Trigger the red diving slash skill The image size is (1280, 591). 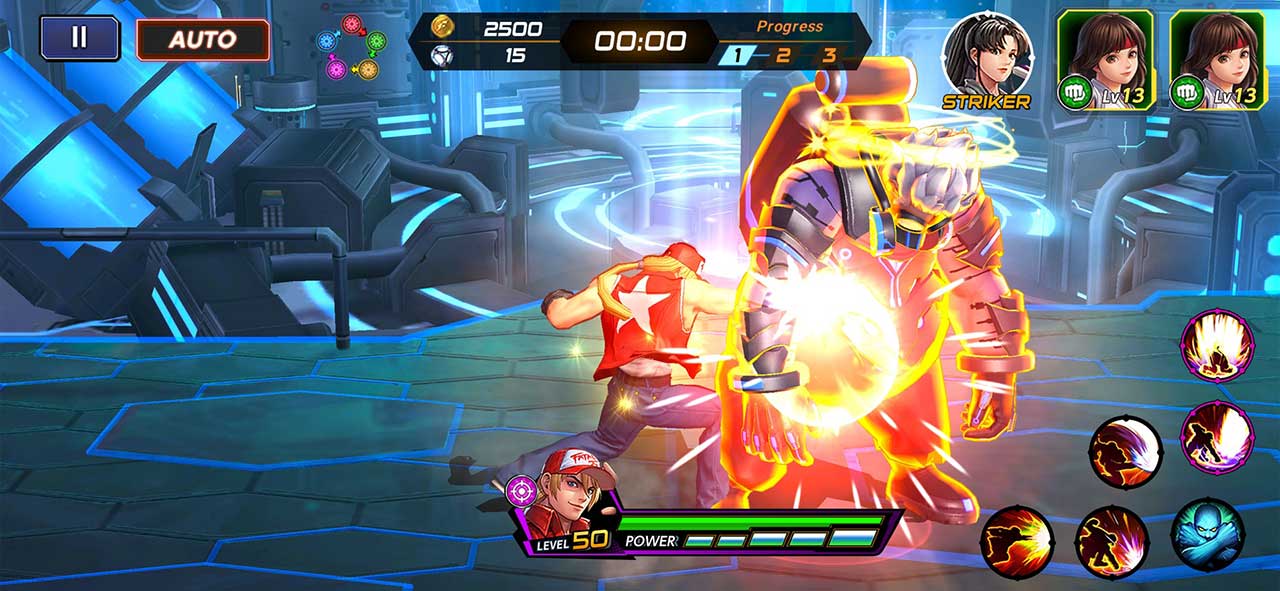1125,452
